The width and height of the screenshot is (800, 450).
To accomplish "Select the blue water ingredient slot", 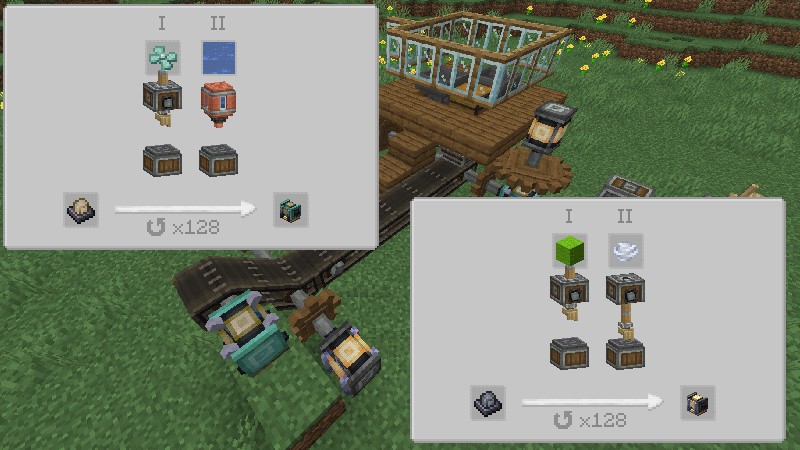I will click(x=217, y=59).
